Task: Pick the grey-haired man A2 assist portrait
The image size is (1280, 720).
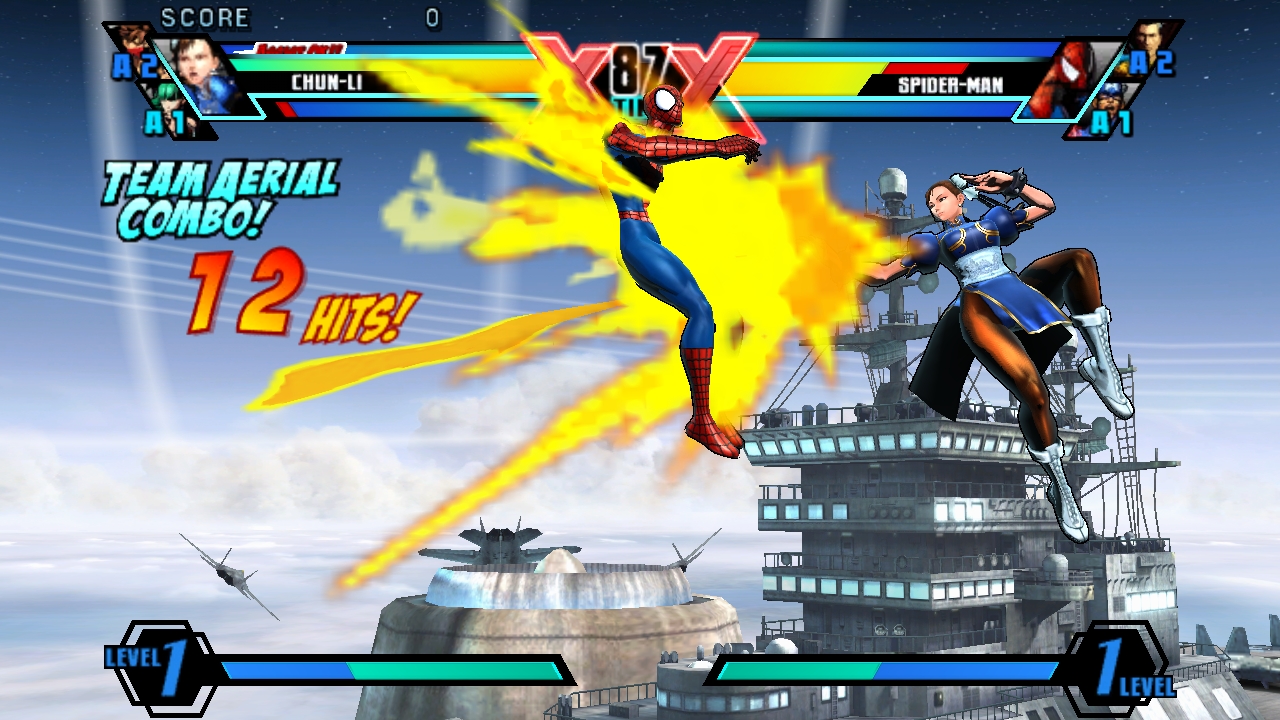Action: pos(1150,40)
